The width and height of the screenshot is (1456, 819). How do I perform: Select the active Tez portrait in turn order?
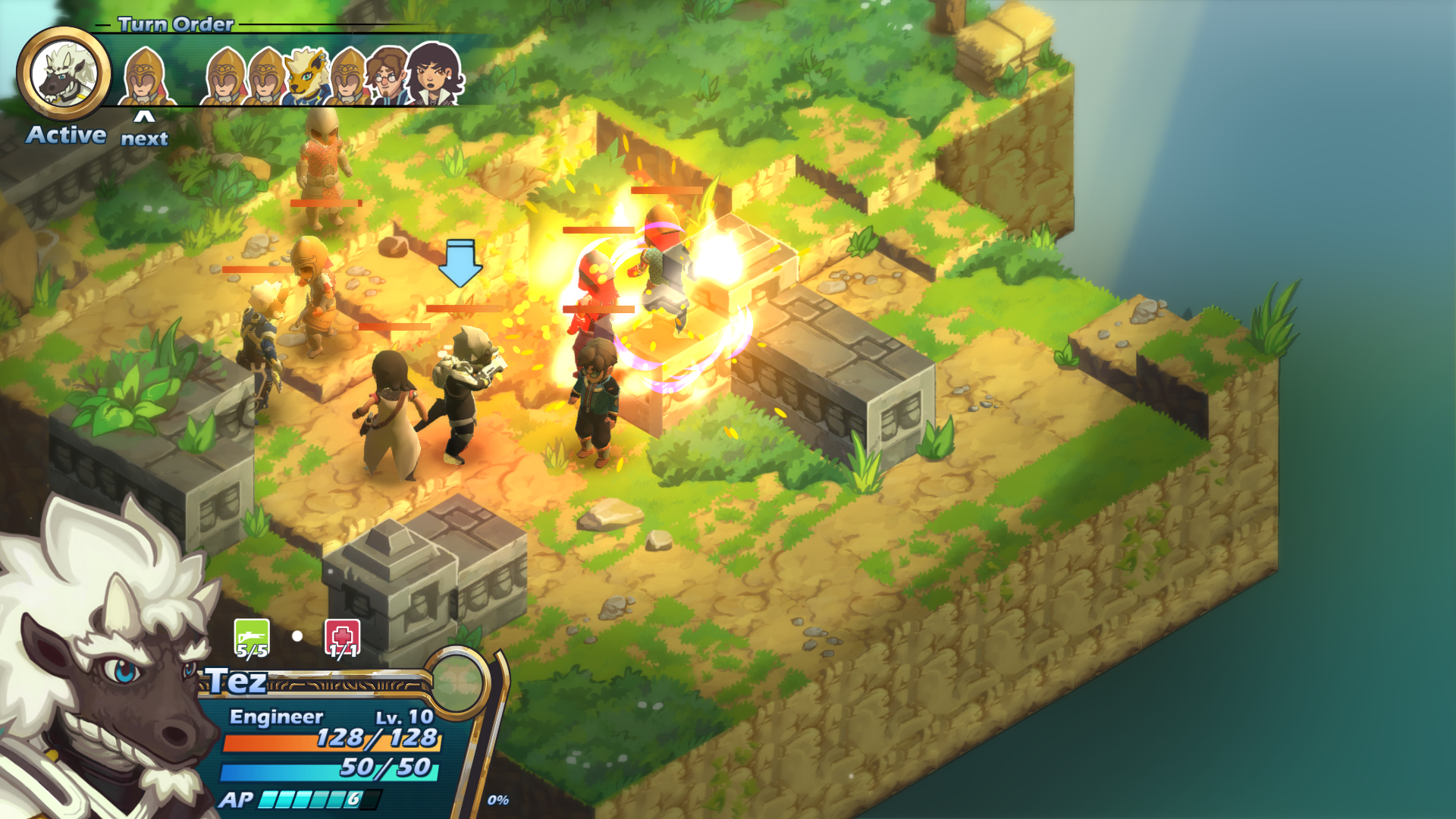point(64,74)
